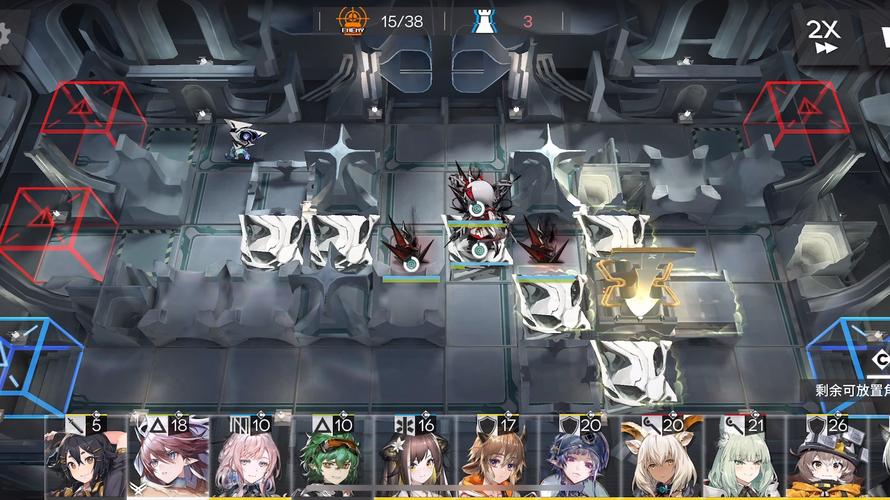Toggle the 2X game speed button

[x=825, y=35]
